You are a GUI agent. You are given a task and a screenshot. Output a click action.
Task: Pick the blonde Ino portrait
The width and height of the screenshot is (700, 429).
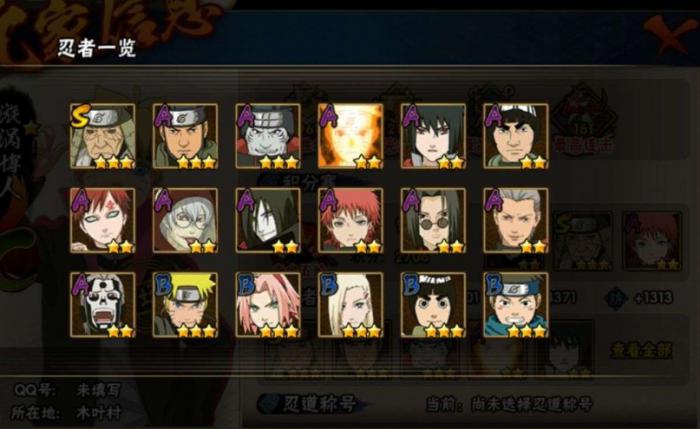pyautogui.click(x=350, y=304)
